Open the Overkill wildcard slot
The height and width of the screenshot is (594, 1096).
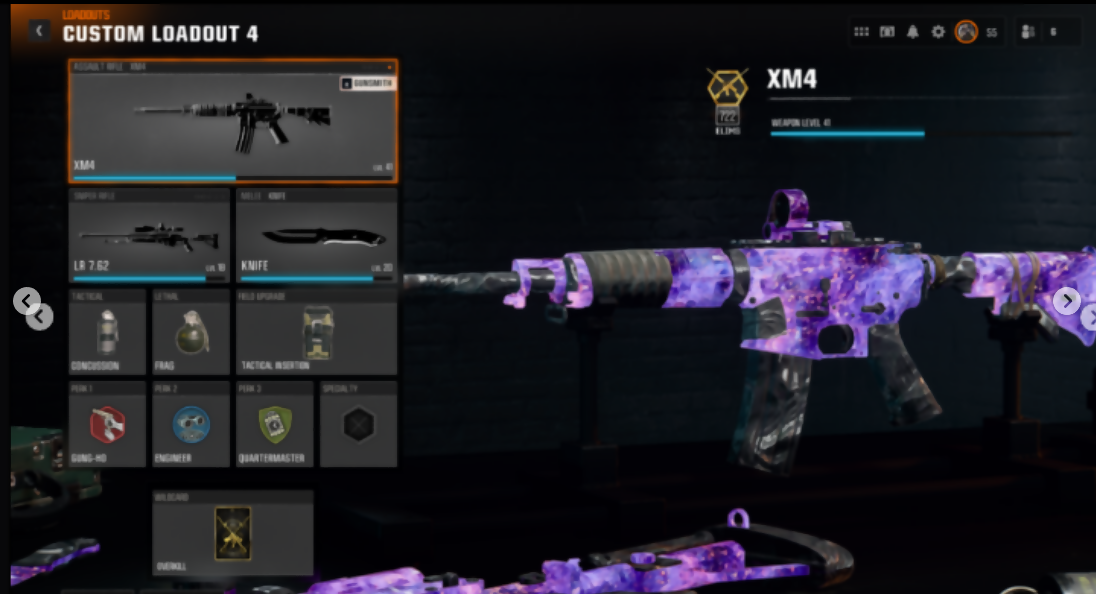pos(232,533)
